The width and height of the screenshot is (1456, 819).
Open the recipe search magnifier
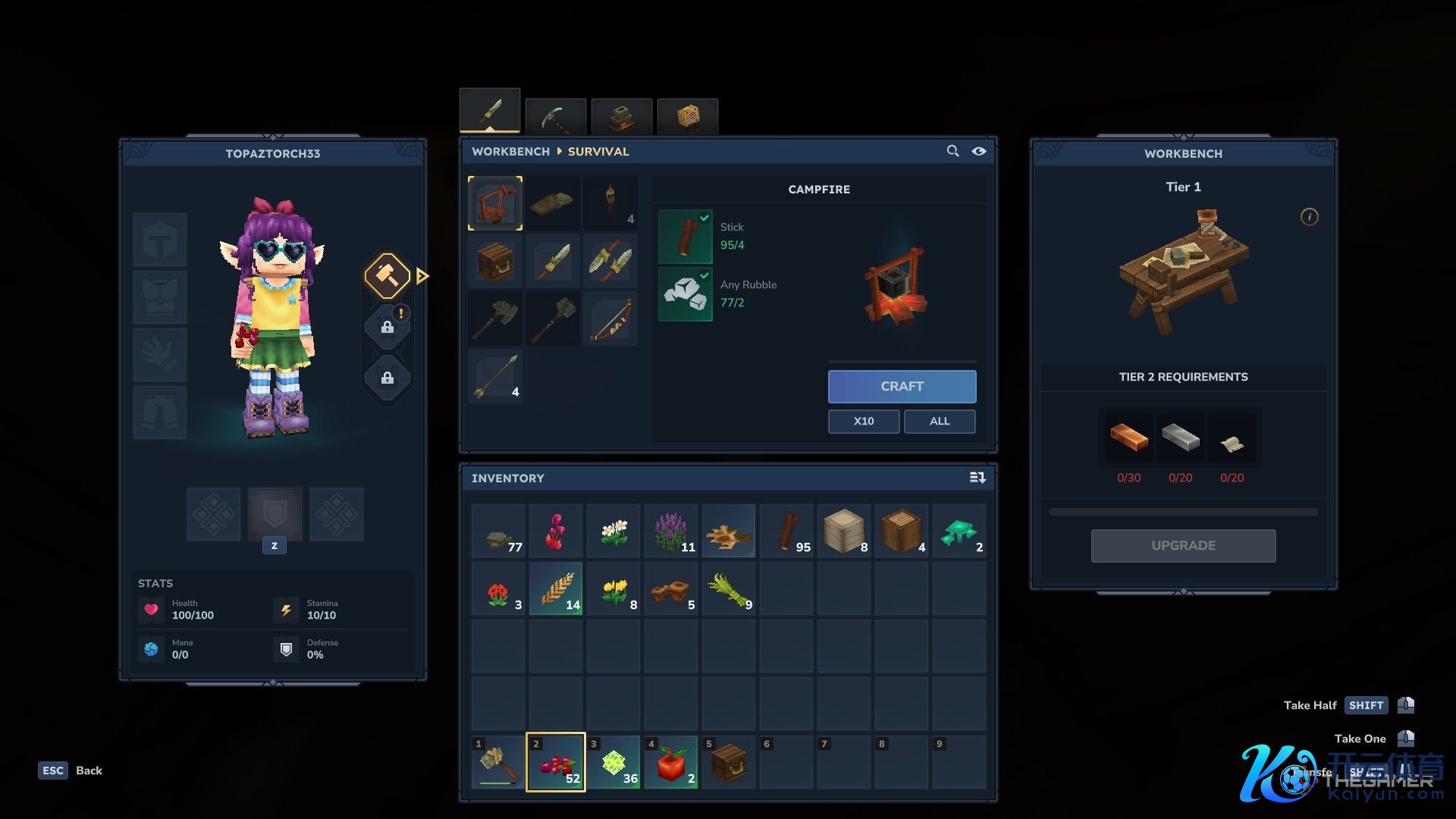pos(952,151)
